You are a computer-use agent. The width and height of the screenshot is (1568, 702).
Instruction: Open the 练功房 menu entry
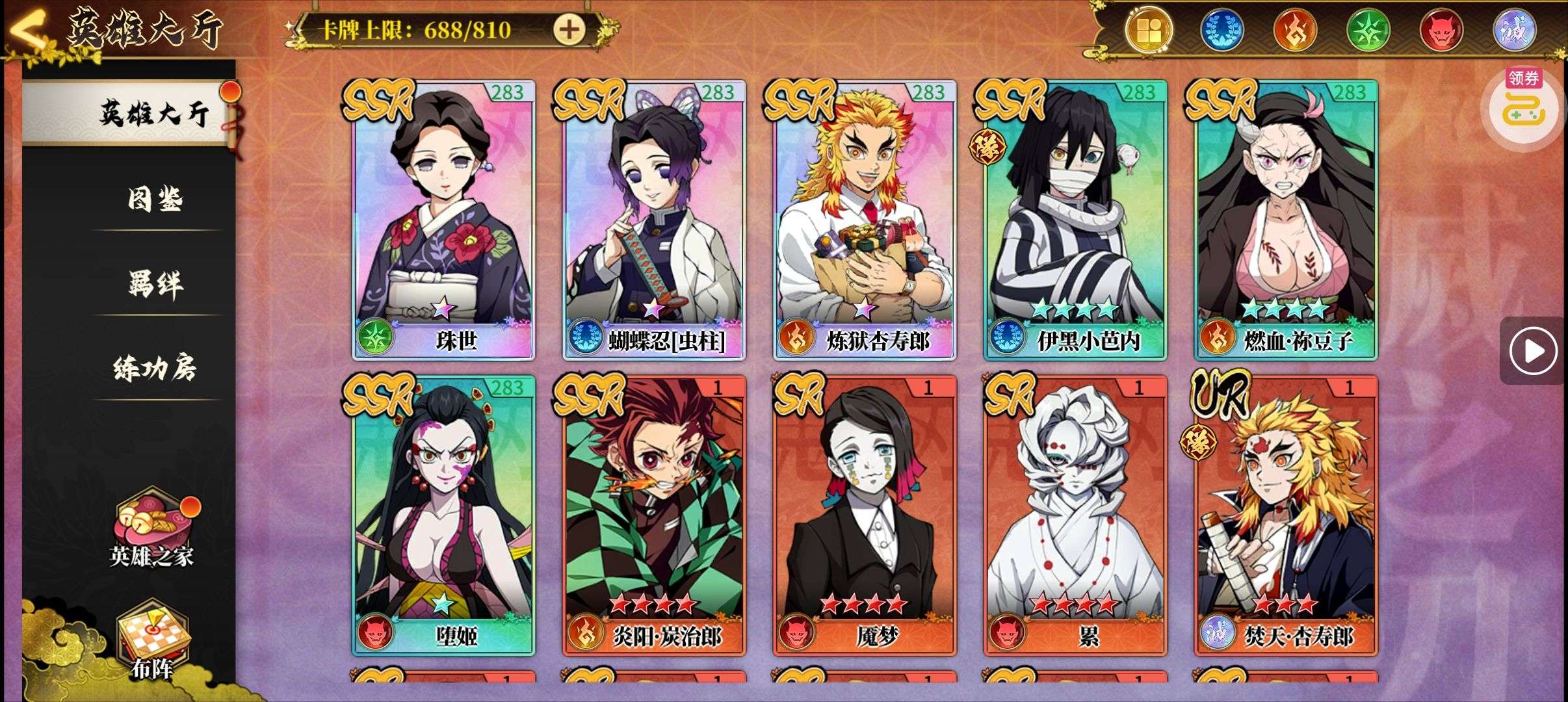(x=155, y=369)
